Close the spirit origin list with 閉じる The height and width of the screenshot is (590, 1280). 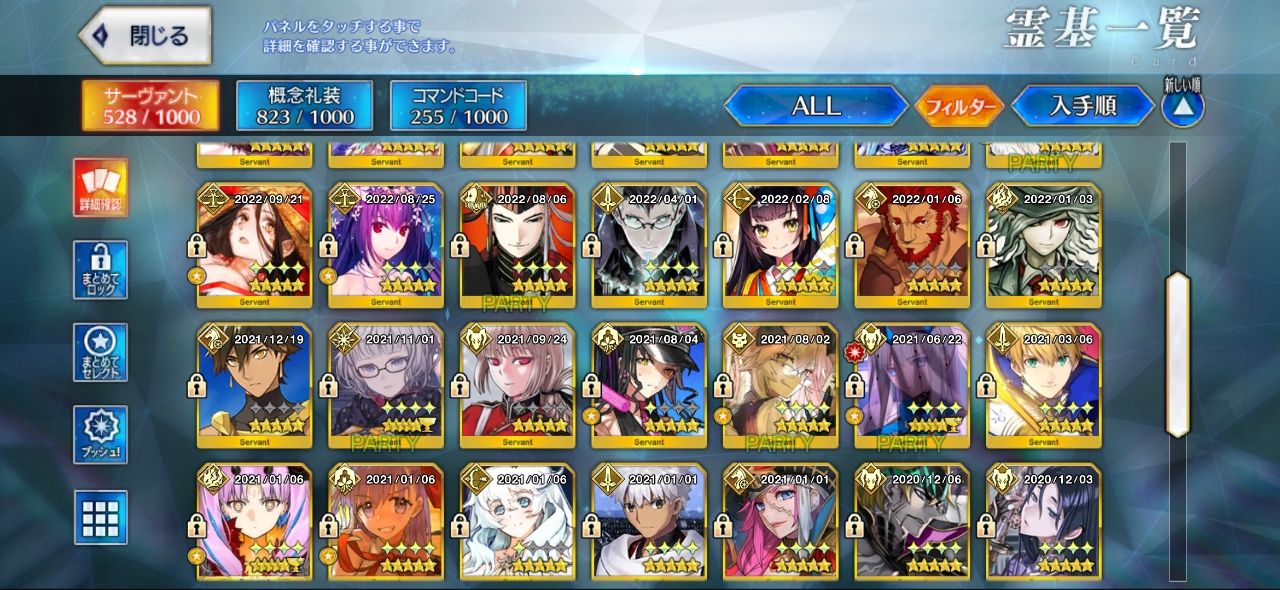[x=146, y=36]
